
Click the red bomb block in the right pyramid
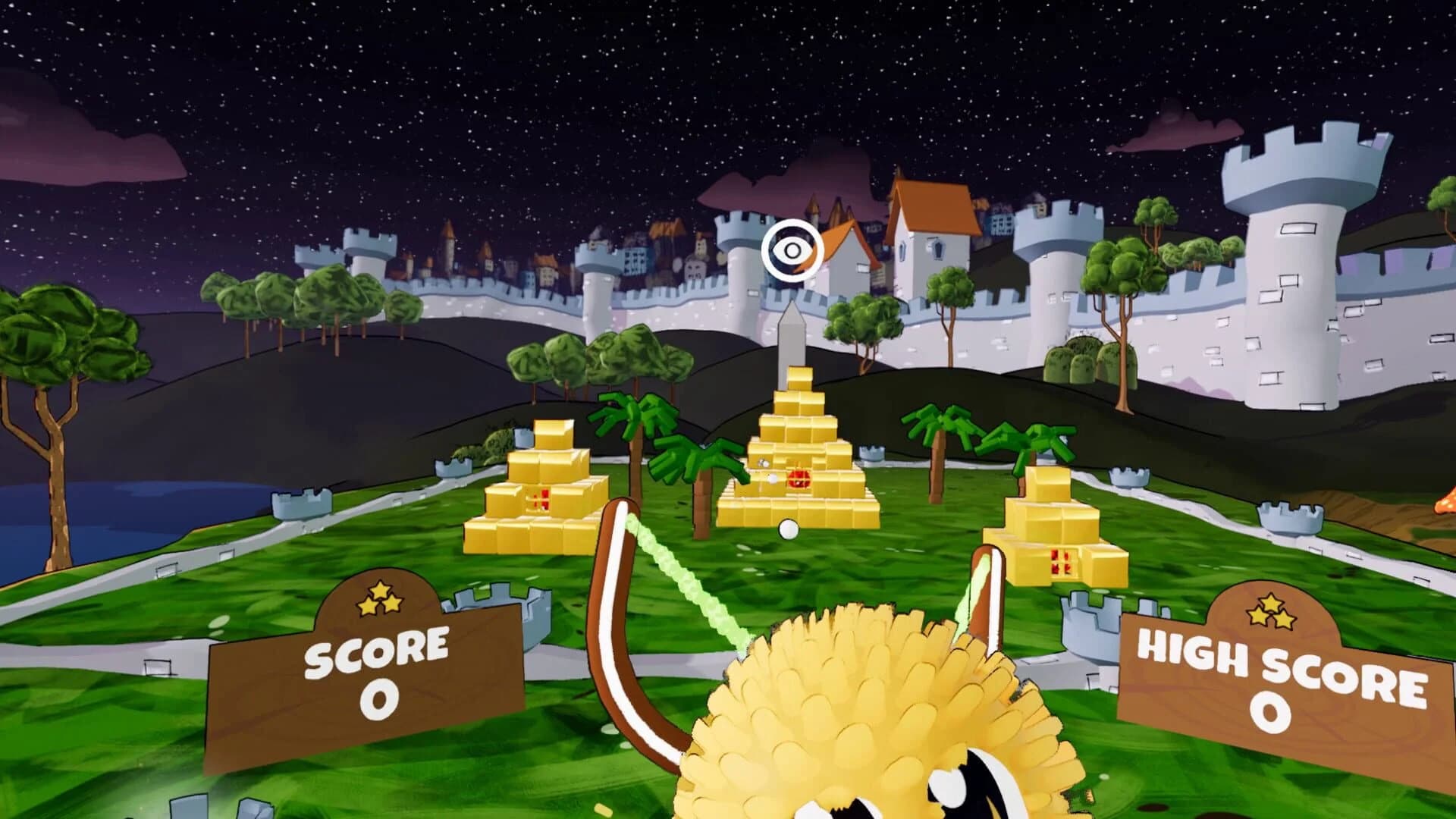point(1062,561)
